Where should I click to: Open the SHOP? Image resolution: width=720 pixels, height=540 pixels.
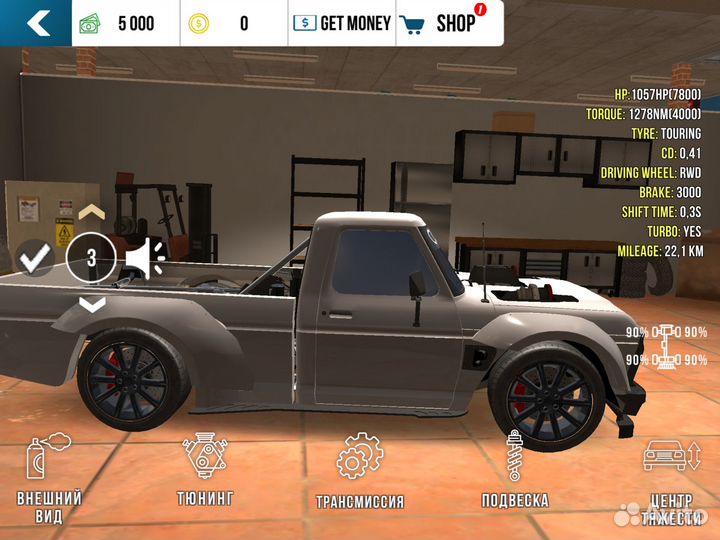(x=444, y=22)
